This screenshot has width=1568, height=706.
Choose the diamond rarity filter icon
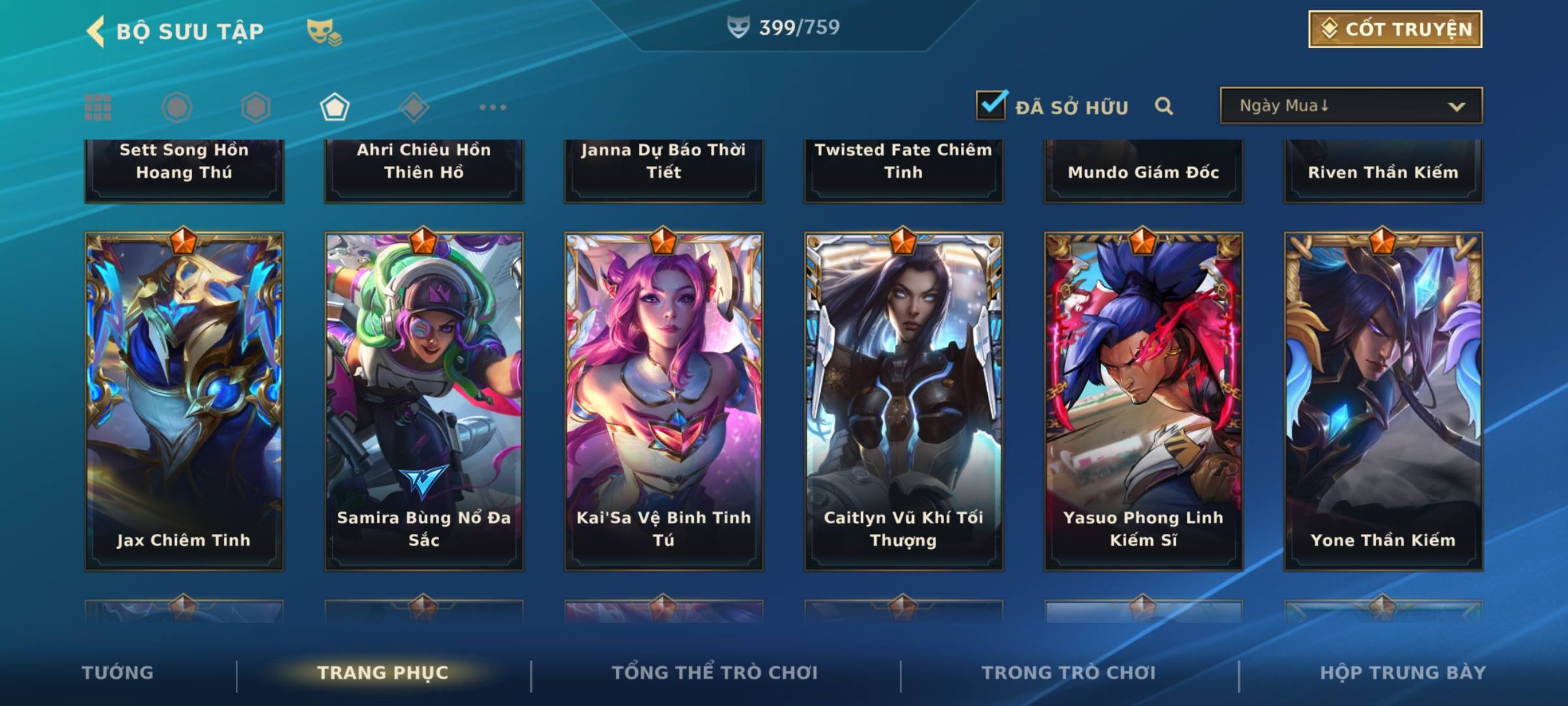coord(414,107)
